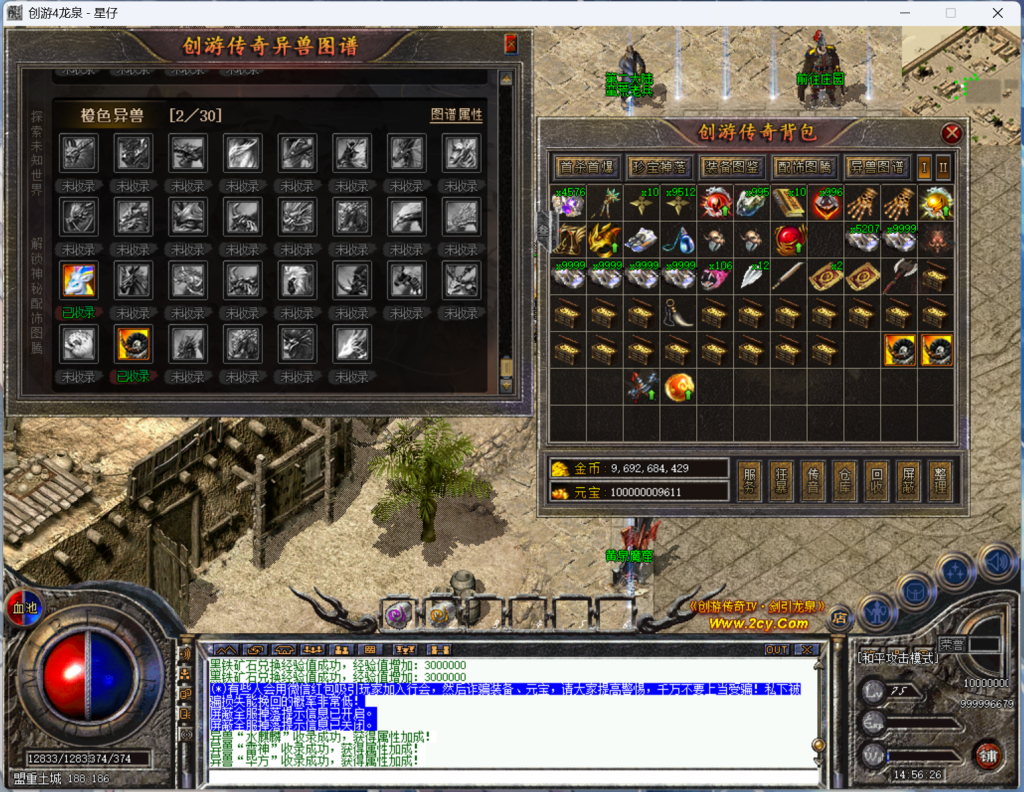Open the 珍宝掉落 treasure drops panel

click(658, 166)
